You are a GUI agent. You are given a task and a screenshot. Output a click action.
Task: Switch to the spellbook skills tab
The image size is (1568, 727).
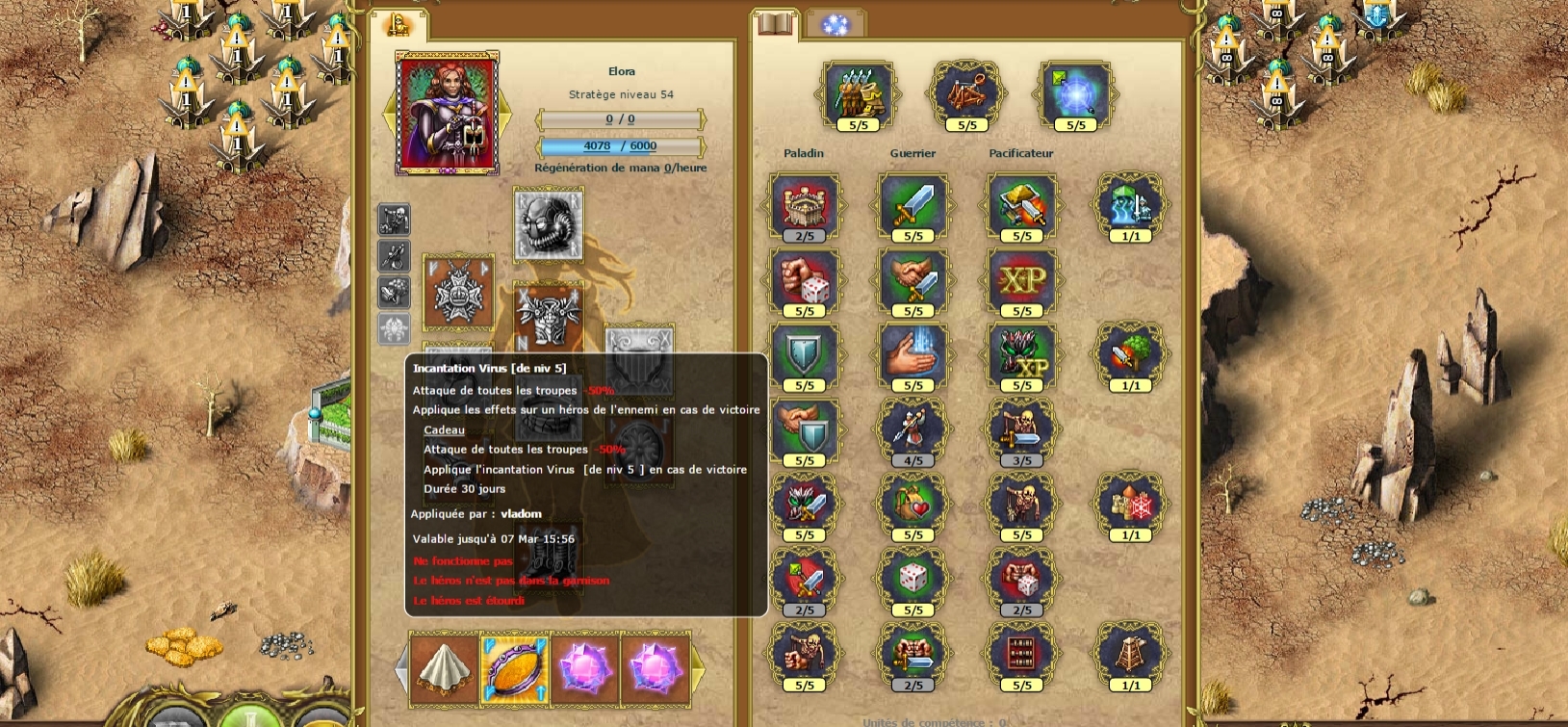click(775, 23)
